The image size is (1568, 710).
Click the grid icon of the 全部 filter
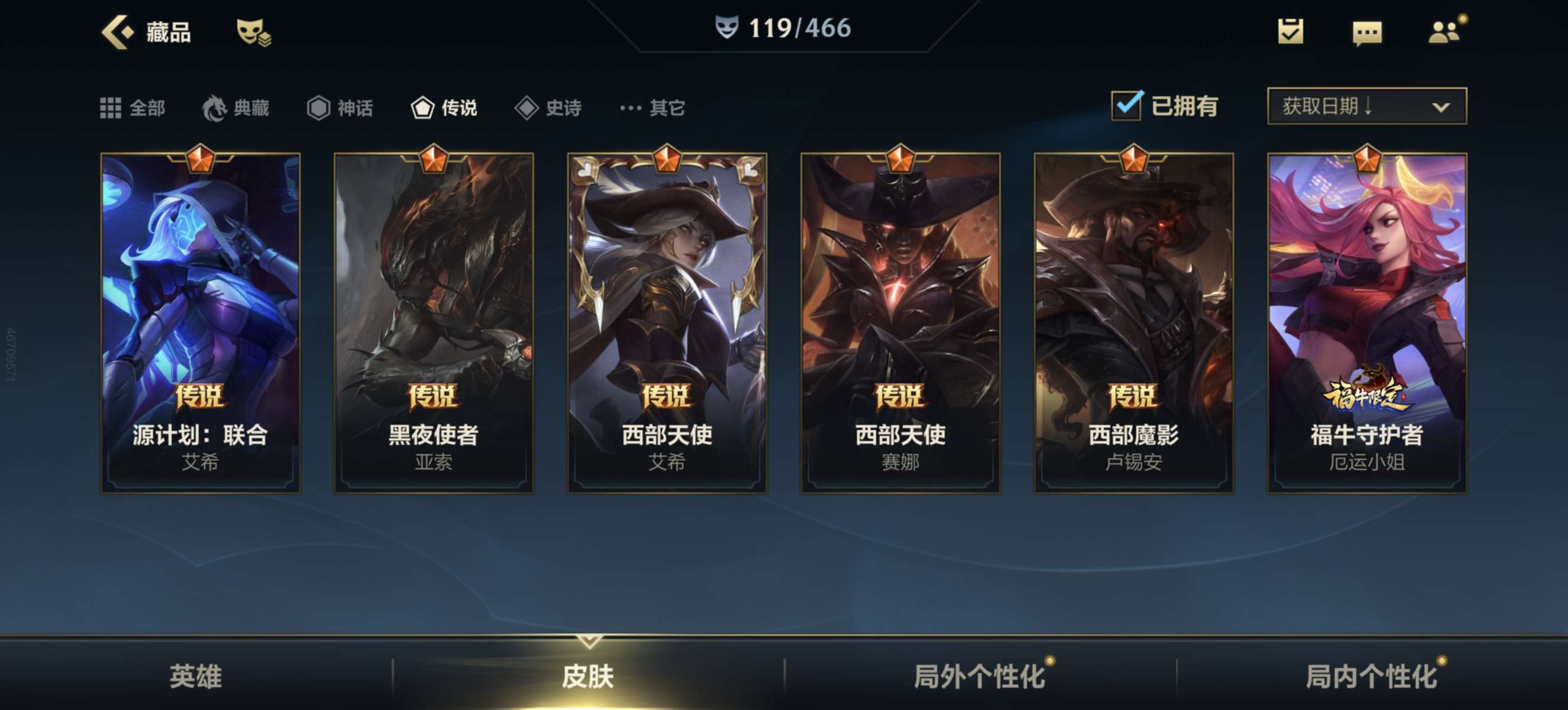point(111,108)
